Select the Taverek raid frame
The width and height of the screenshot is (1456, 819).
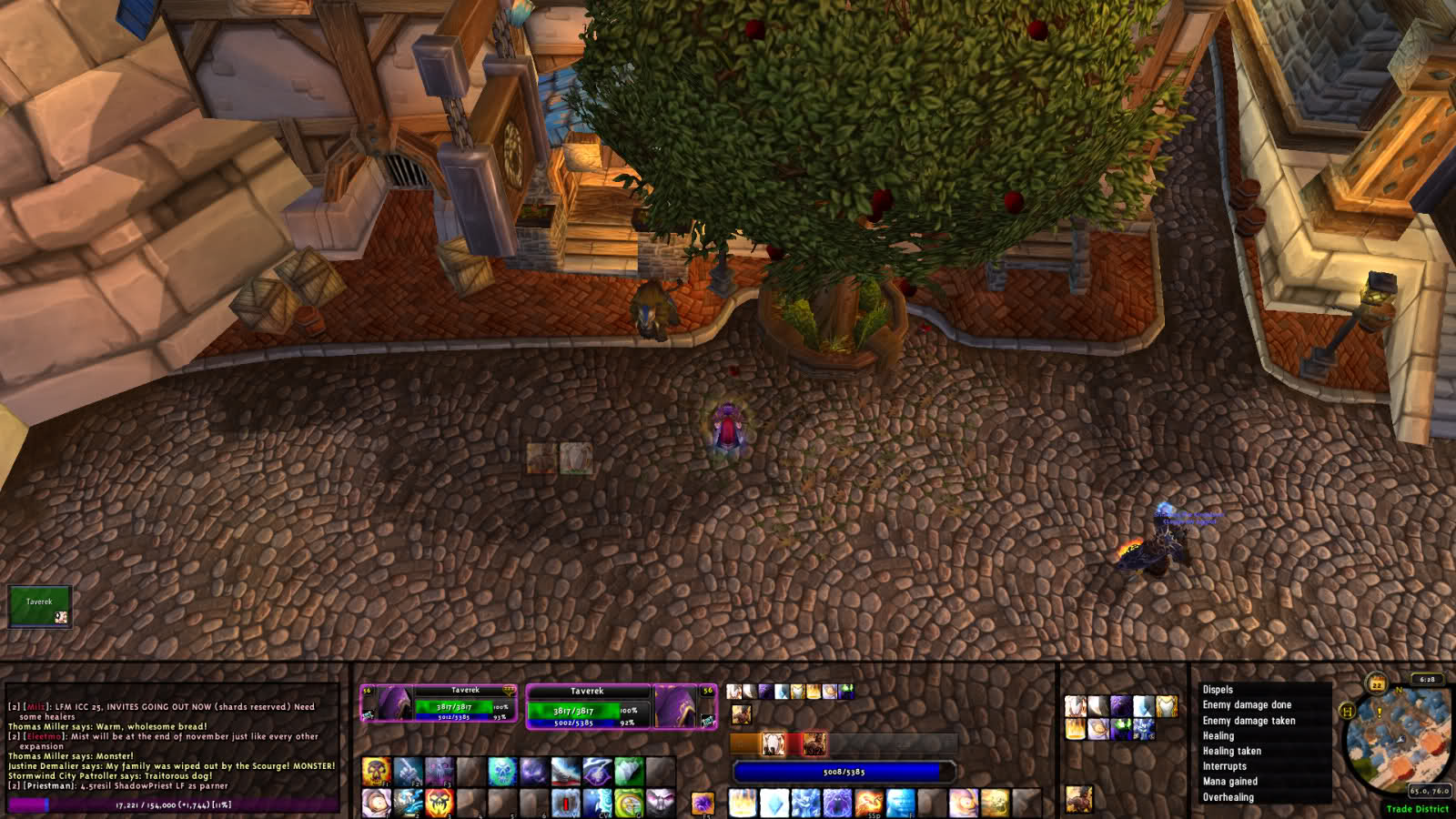[39, 607]
